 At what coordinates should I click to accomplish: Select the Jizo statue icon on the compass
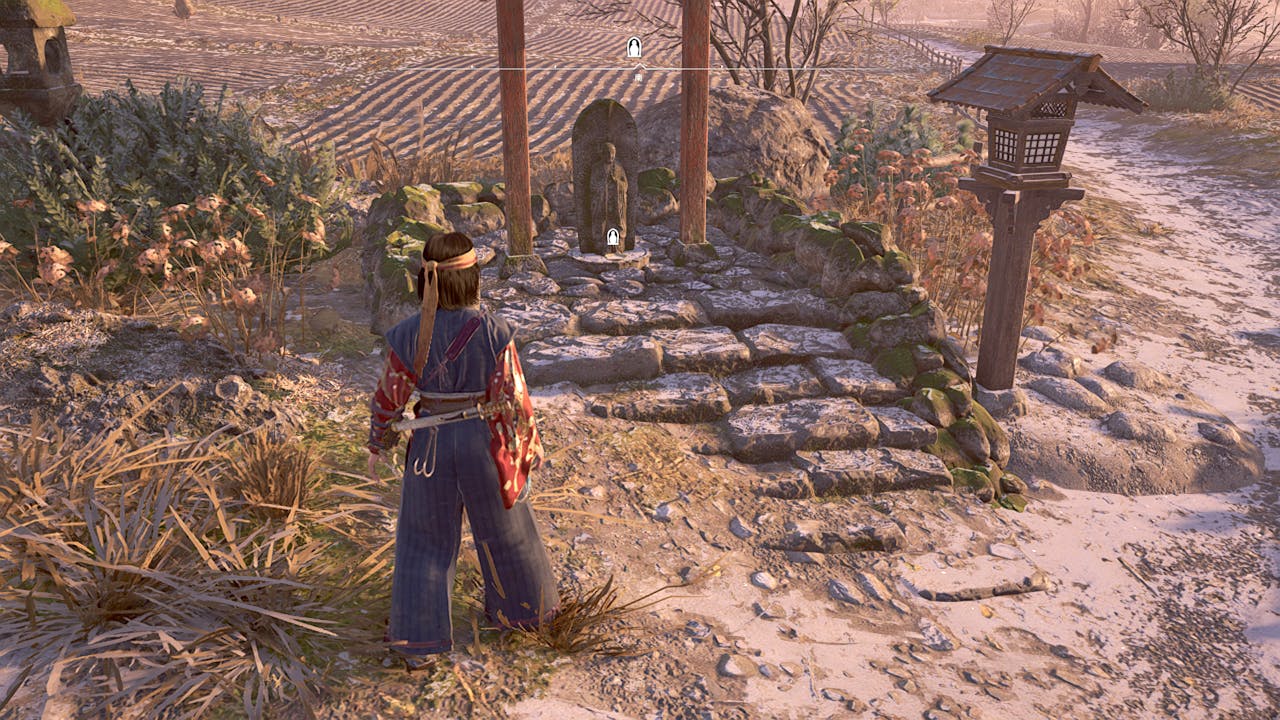pyautogui.click(x=634, y=47)
